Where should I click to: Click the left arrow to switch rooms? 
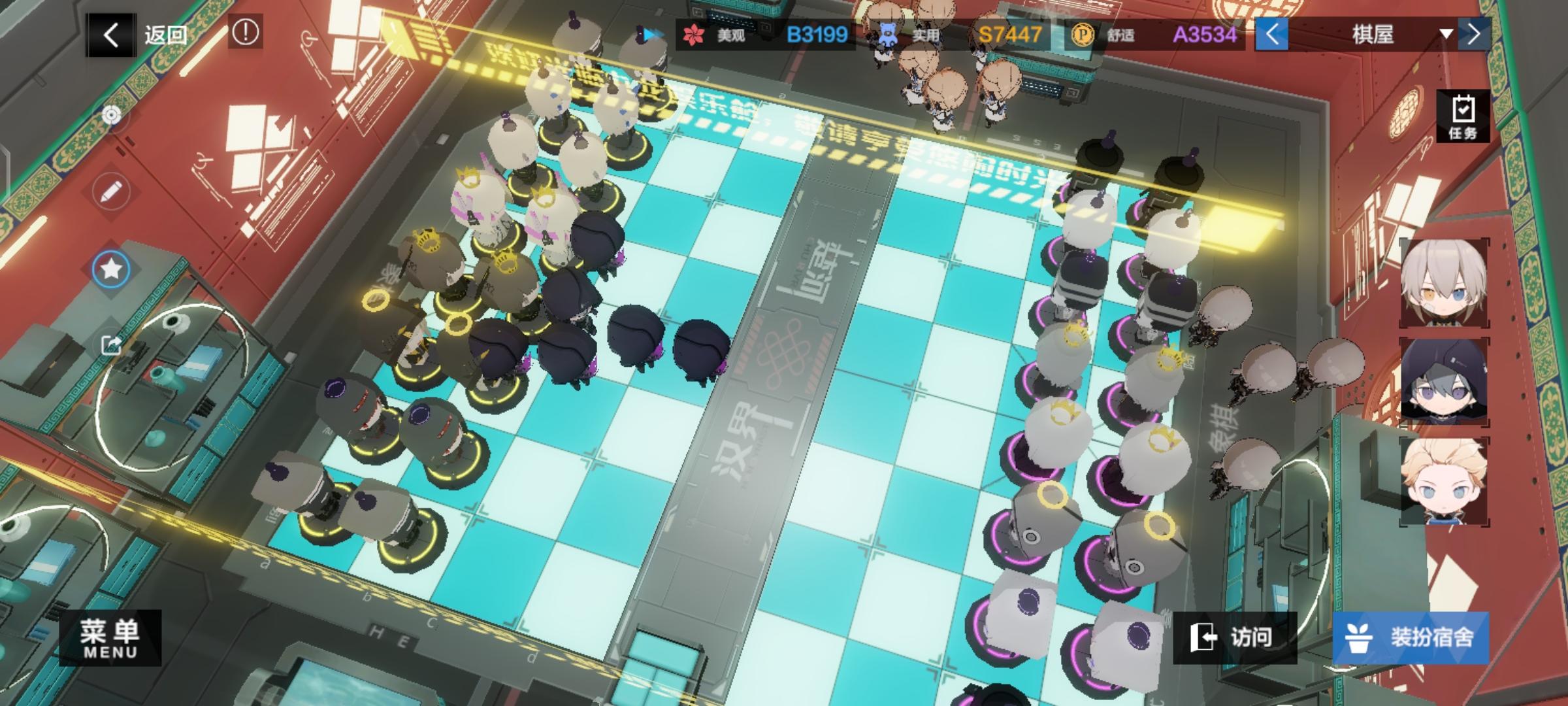coord(1272,35)
